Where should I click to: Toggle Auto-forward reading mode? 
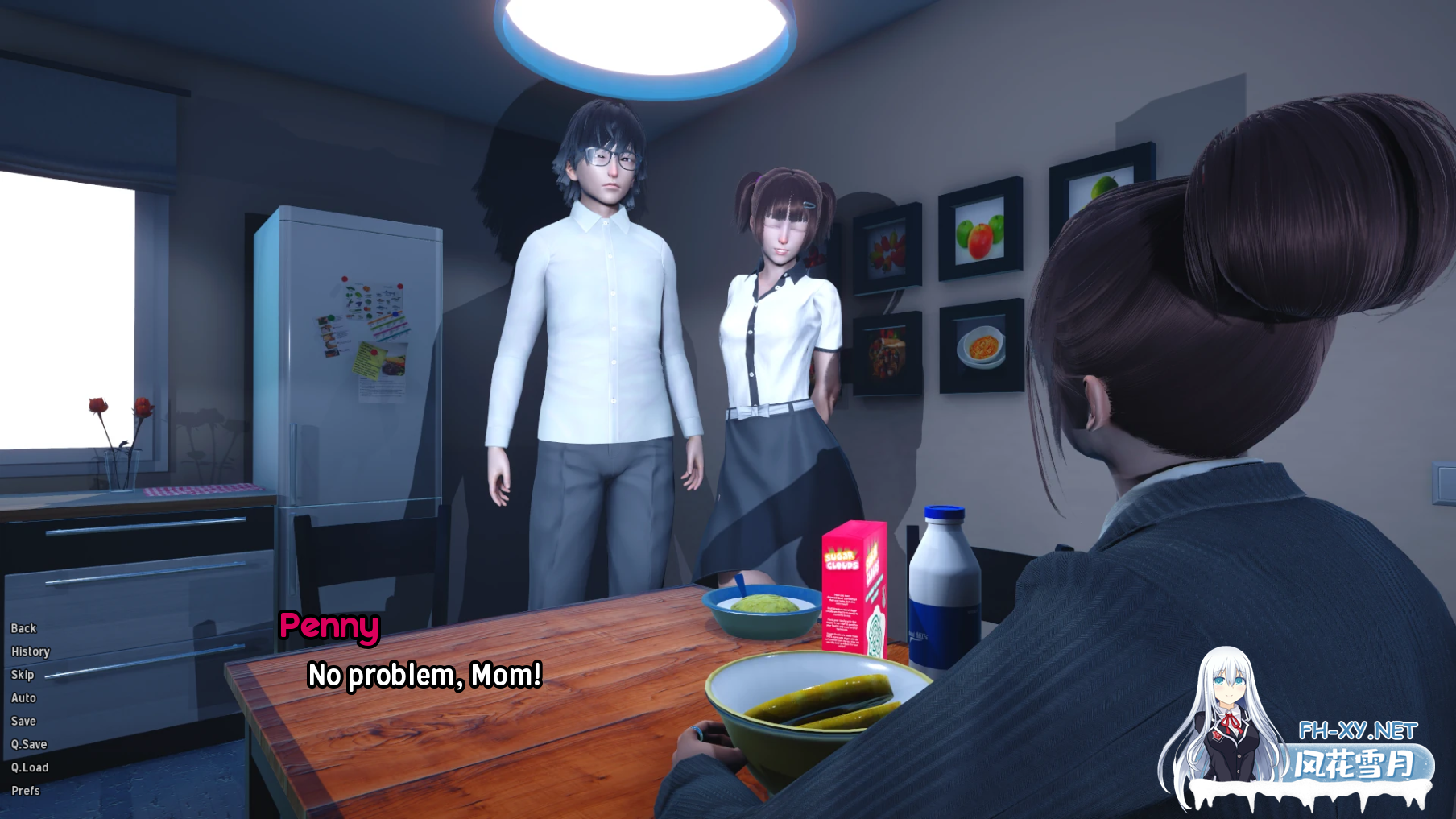click(23, 697)
